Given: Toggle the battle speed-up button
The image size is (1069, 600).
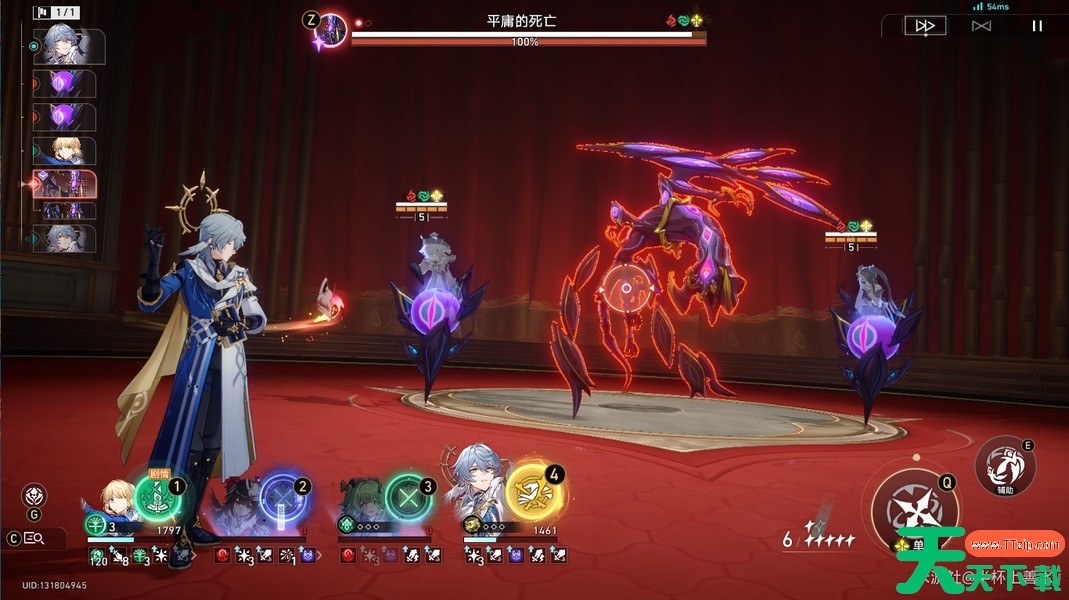Looking at the screenshot, I should coord(925,26).
